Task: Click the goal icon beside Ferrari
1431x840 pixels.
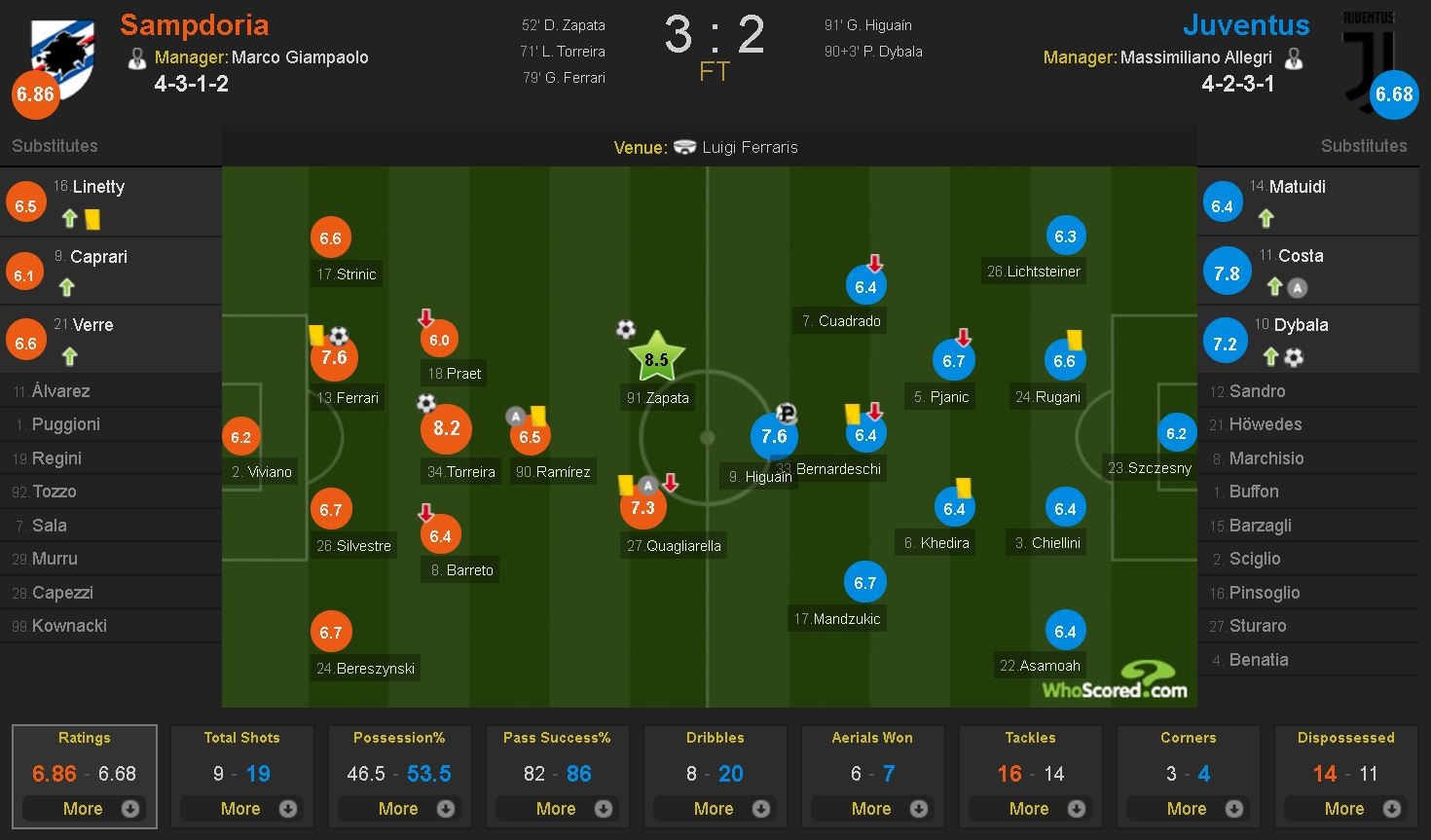Action: pos(338,335)
